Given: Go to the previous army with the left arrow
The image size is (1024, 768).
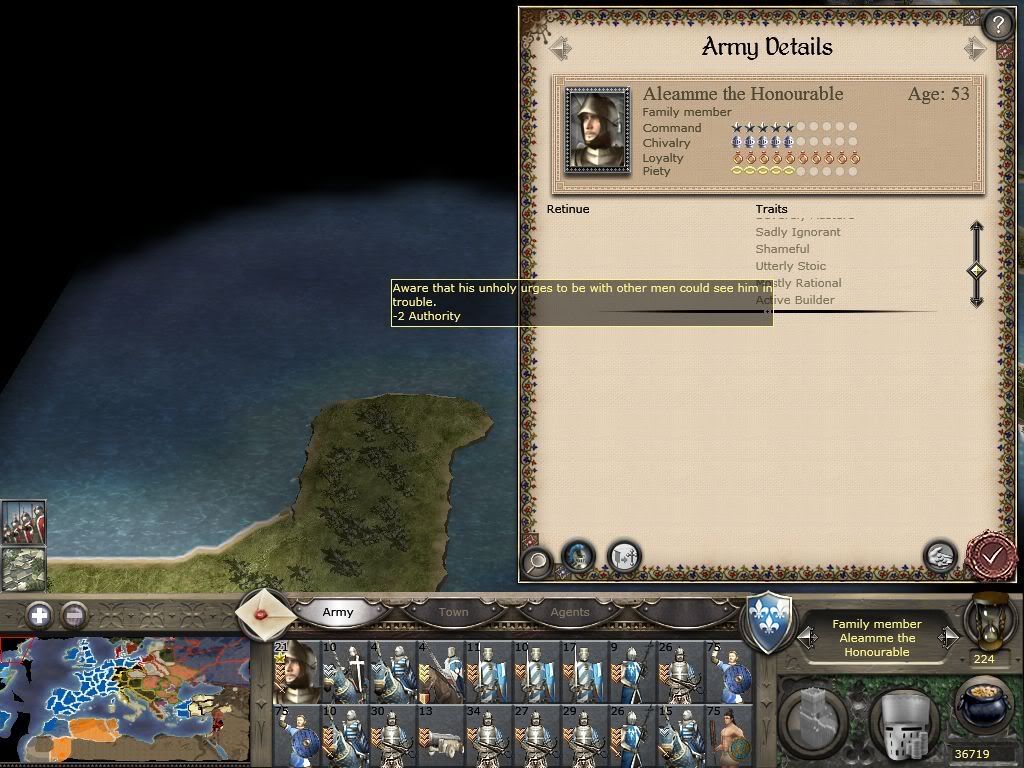Looking at the screenshot, I should [x=560, y=48].
